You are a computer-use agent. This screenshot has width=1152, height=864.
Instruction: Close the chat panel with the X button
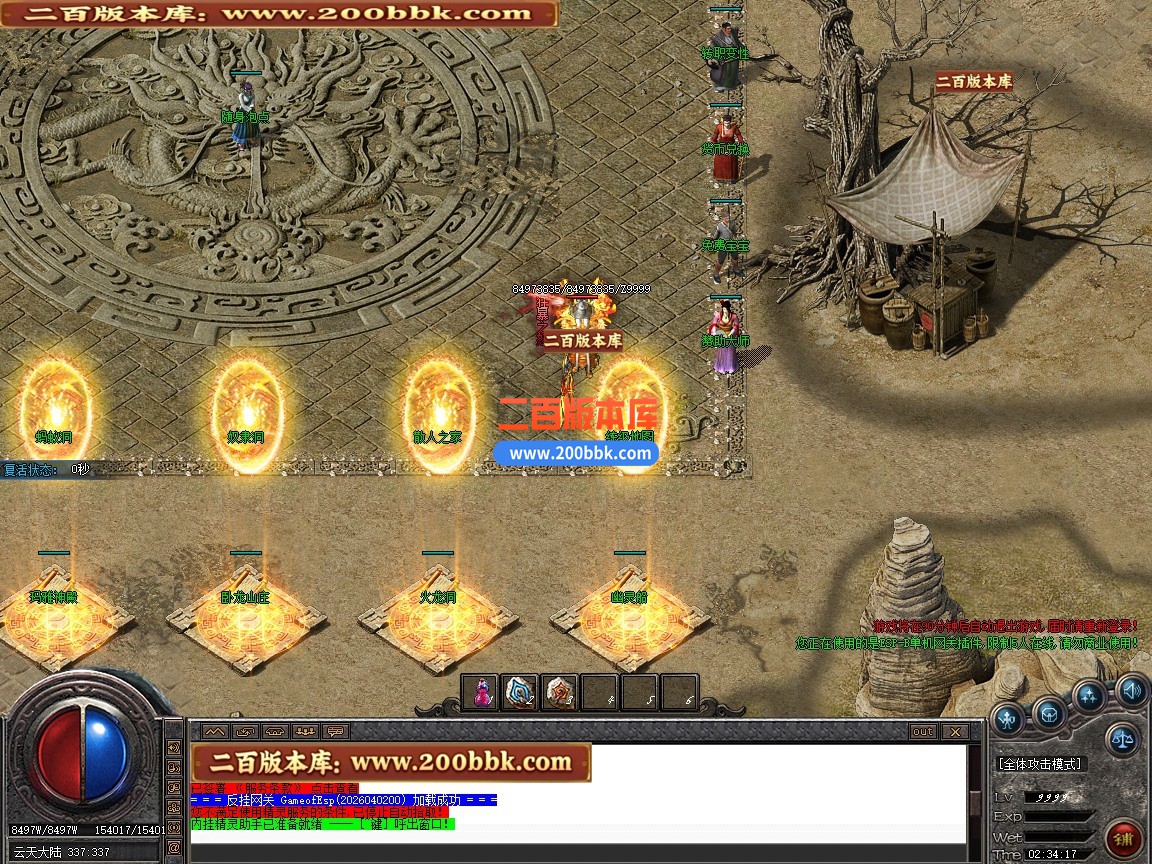(x=954, y=731)
